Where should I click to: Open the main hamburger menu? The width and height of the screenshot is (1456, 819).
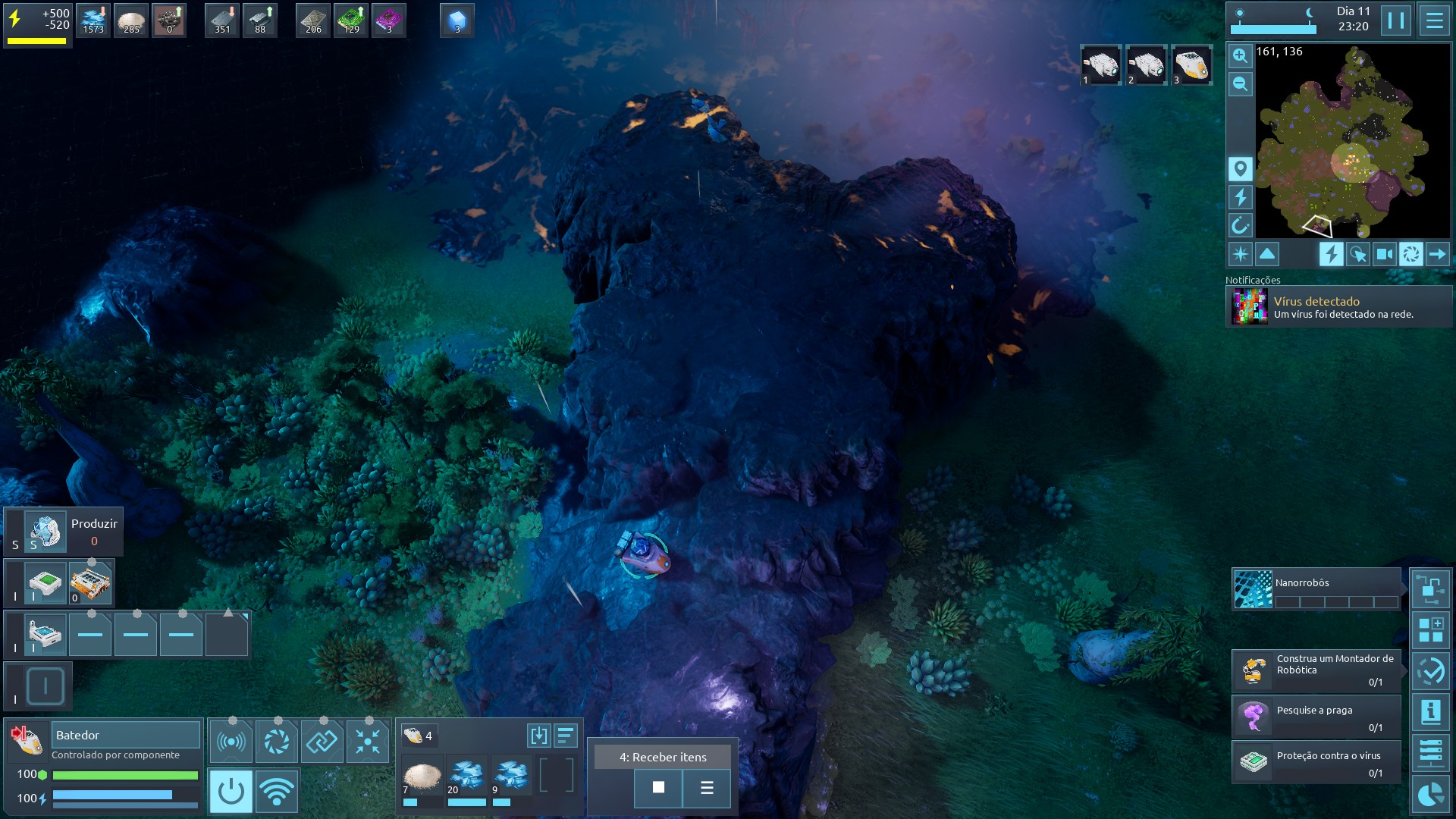pyautogui.click(x=1434, y=20)
